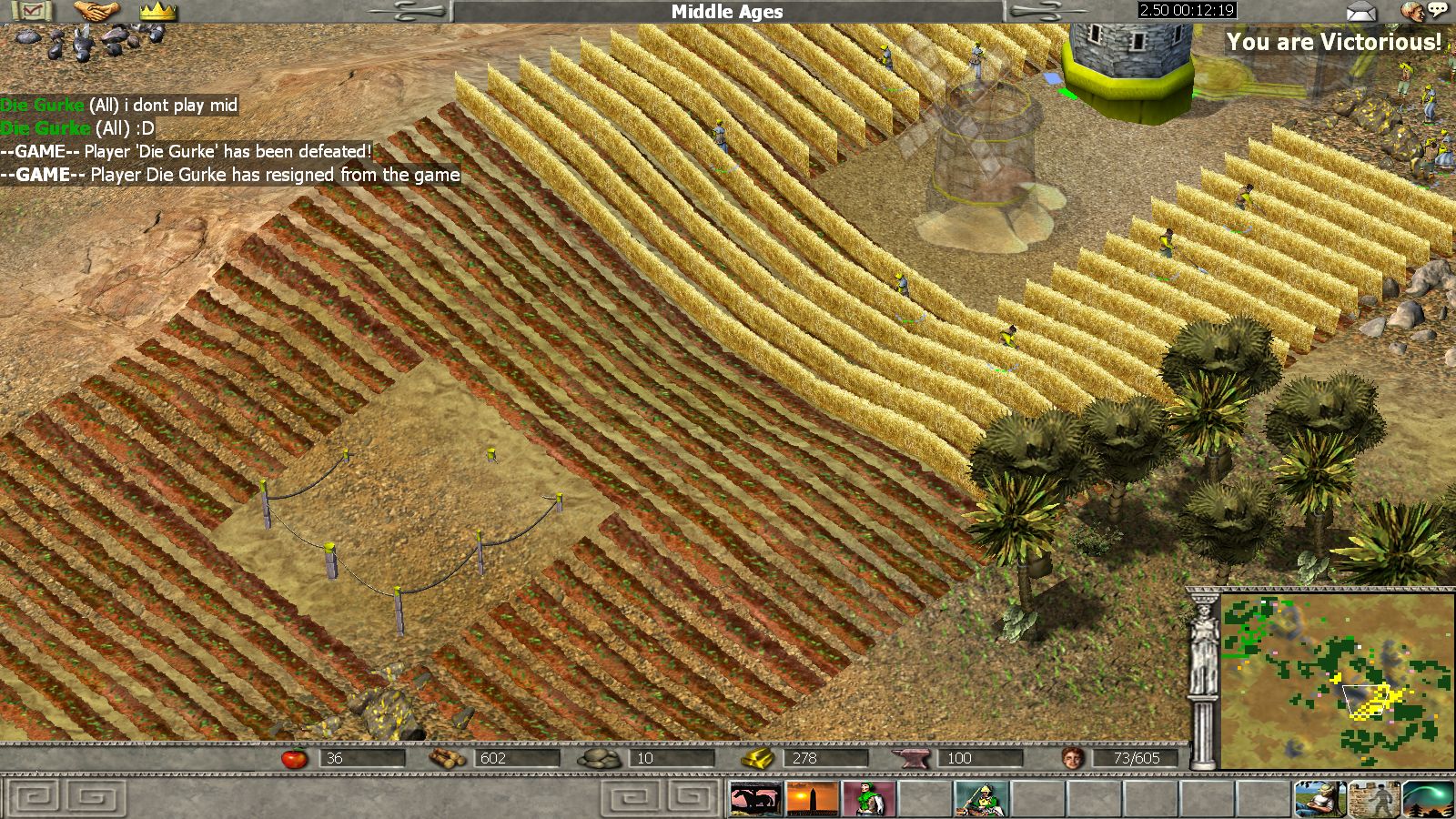The width and height of the screenshot is (1456, 819).
Task: Click the obelisk at sunset icon
Action: [x=812, y=799]
